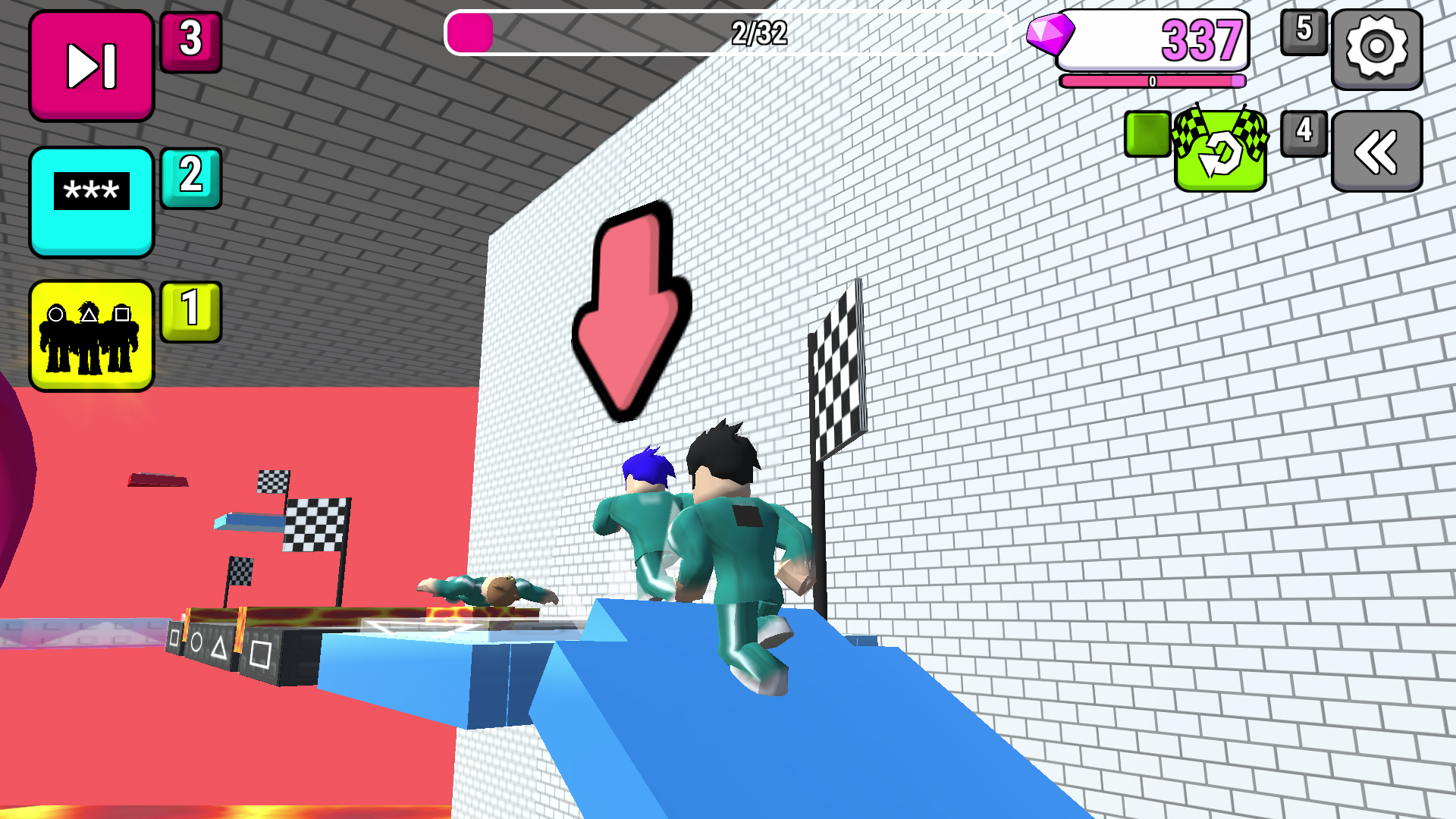Image resolution: width=1456 pixels, height=819 pixels.
Task: Open the password entry with stars icon
Action: [x=90, y=200]
